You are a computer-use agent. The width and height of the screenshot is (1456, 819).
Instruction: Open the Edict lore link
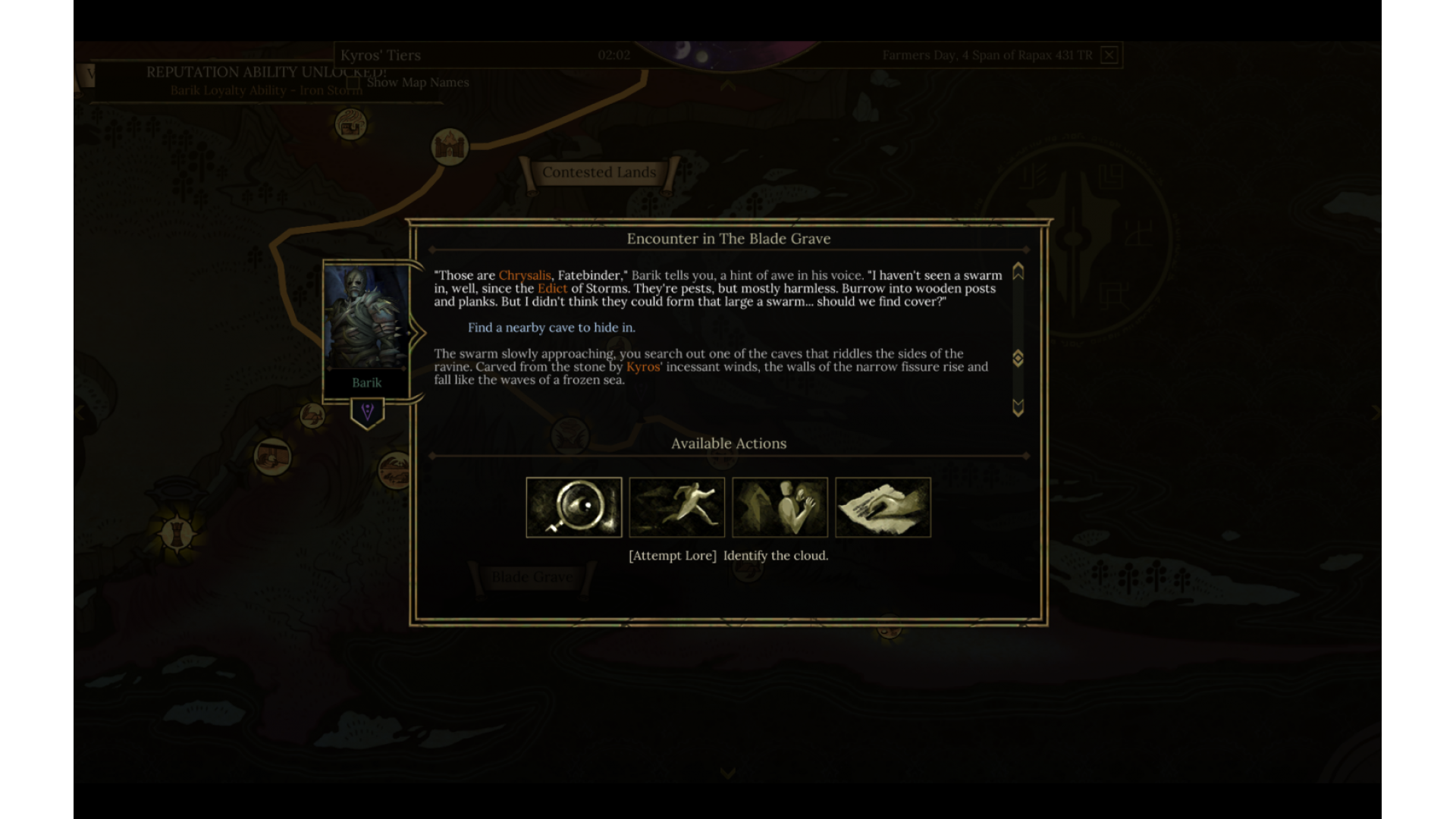tap(552, 288)
